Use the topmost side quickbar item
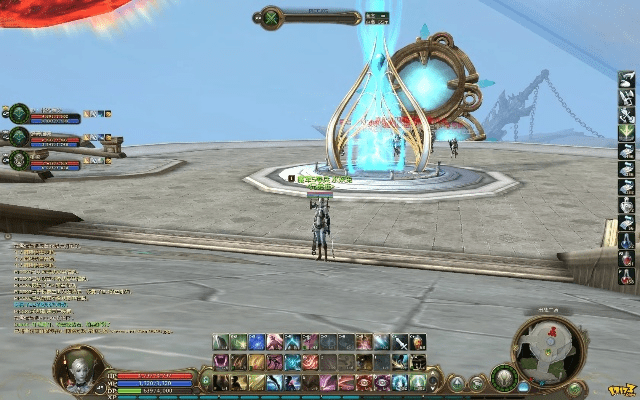This screenshot has width=640, height=400. click(626, 80)
